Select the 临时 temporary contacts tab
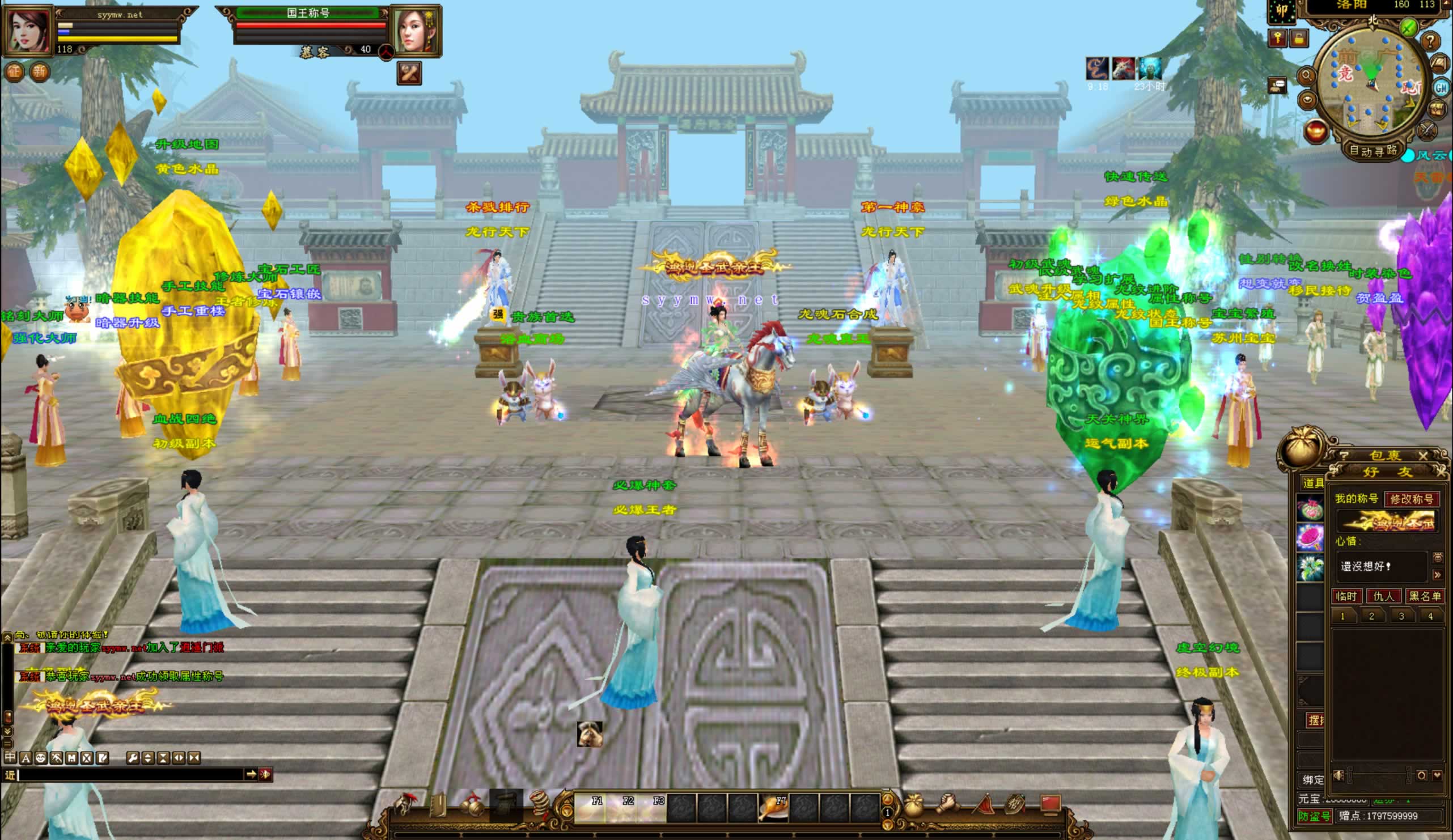This screenshot has width=1453, height=840. click(x=1347, y=596)
